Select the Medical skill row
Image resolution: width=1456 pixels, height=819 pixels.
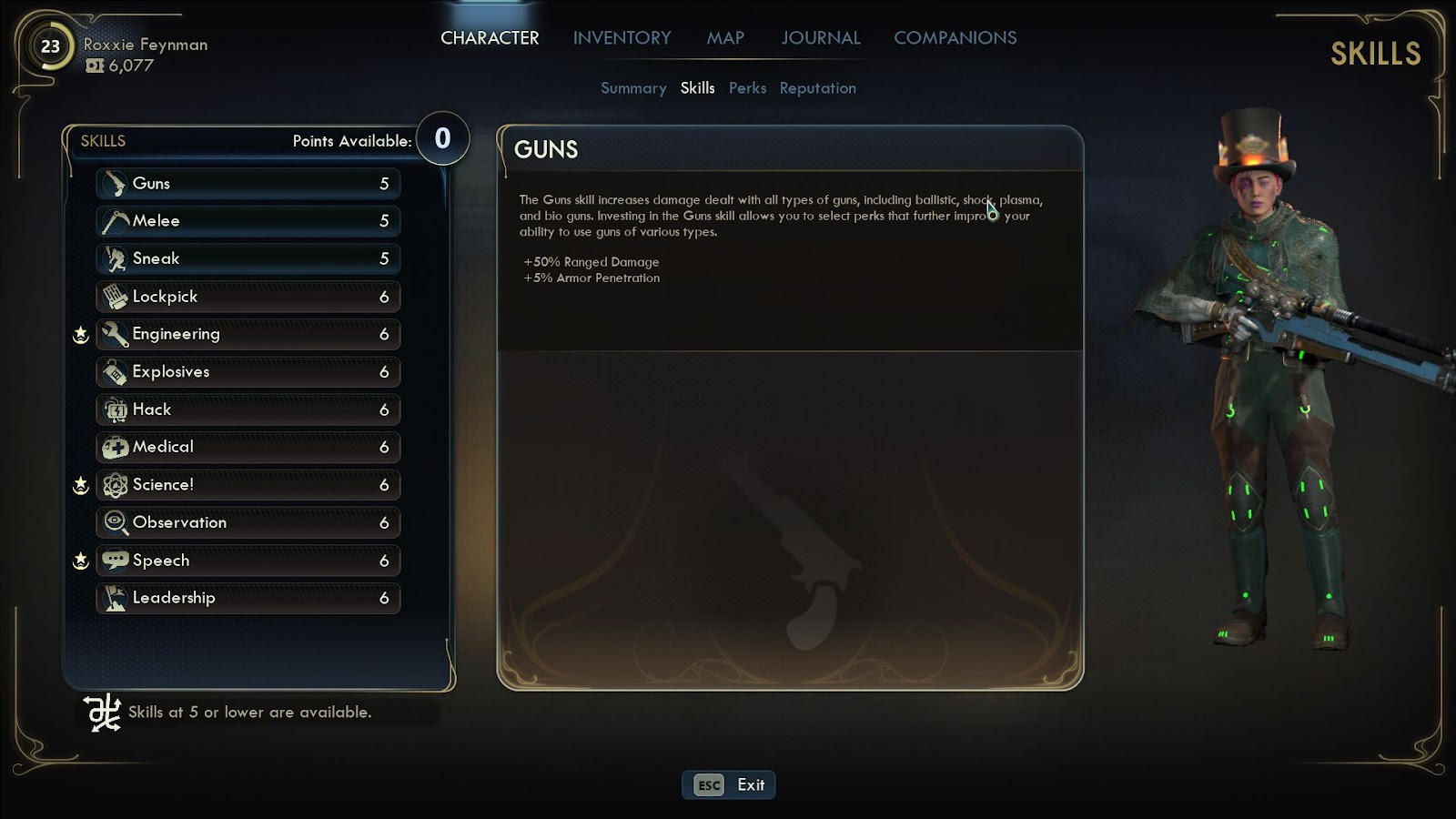point(248,447)
